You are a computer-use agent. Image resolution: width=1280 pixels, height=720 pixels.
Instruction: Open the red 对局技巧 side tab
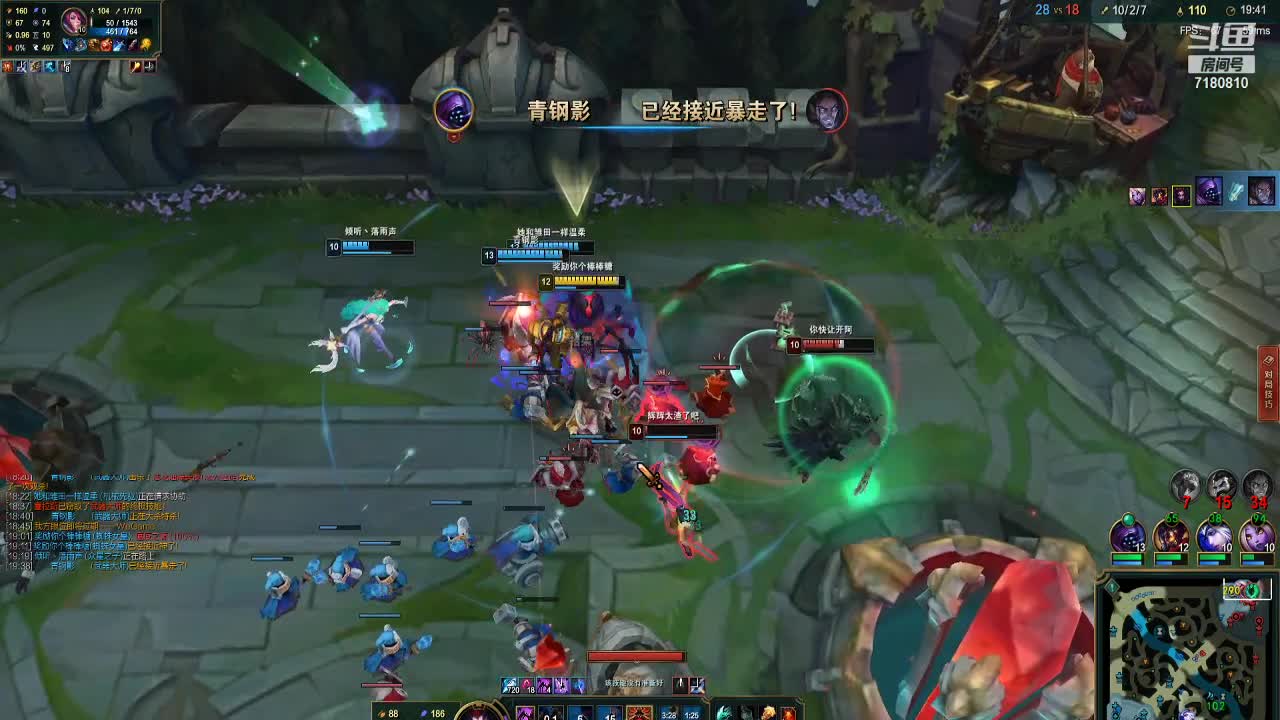pos(1269,384)
